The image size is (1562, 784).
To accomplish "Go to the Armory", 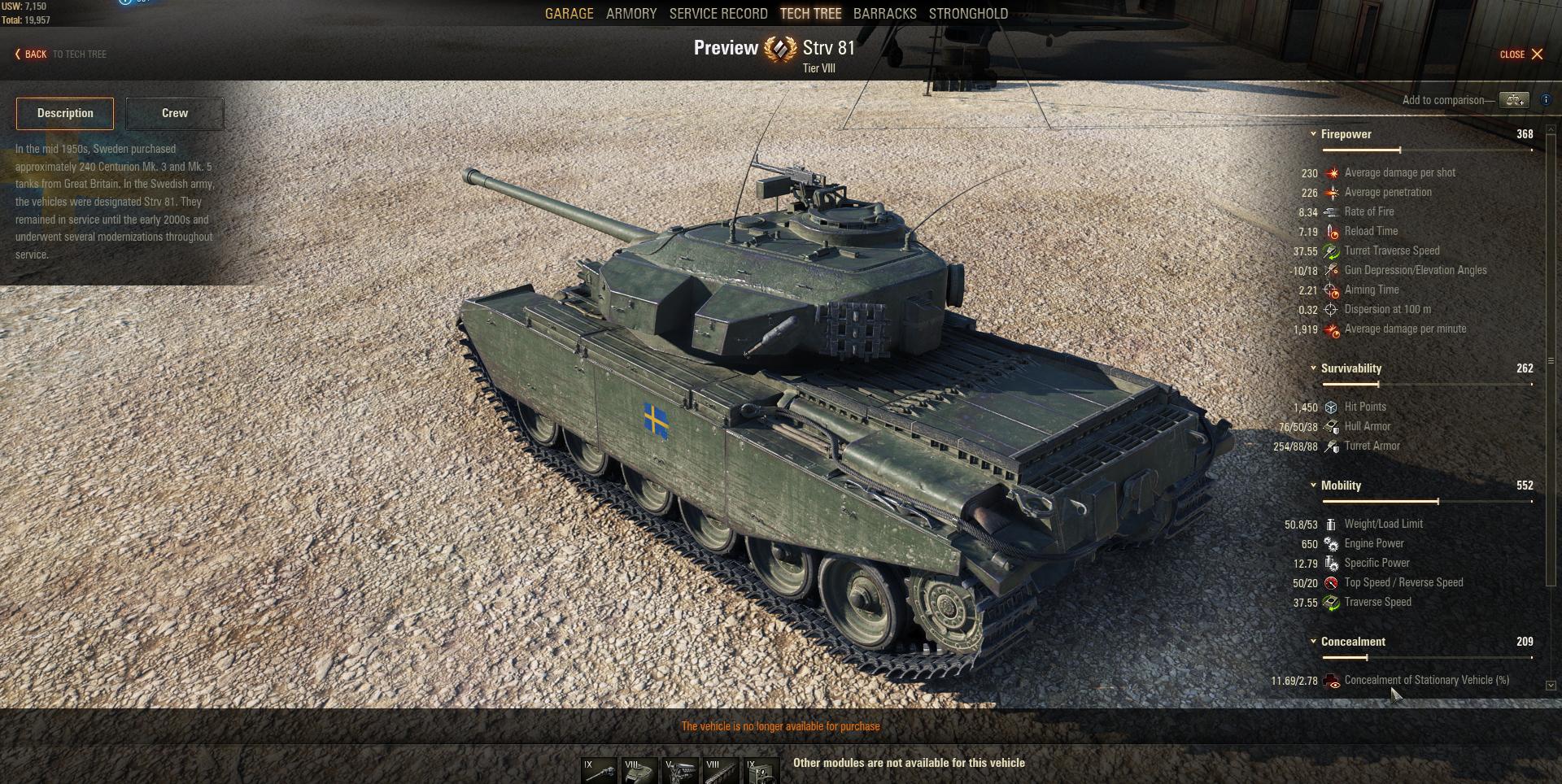I will click(x=631, y=14).
